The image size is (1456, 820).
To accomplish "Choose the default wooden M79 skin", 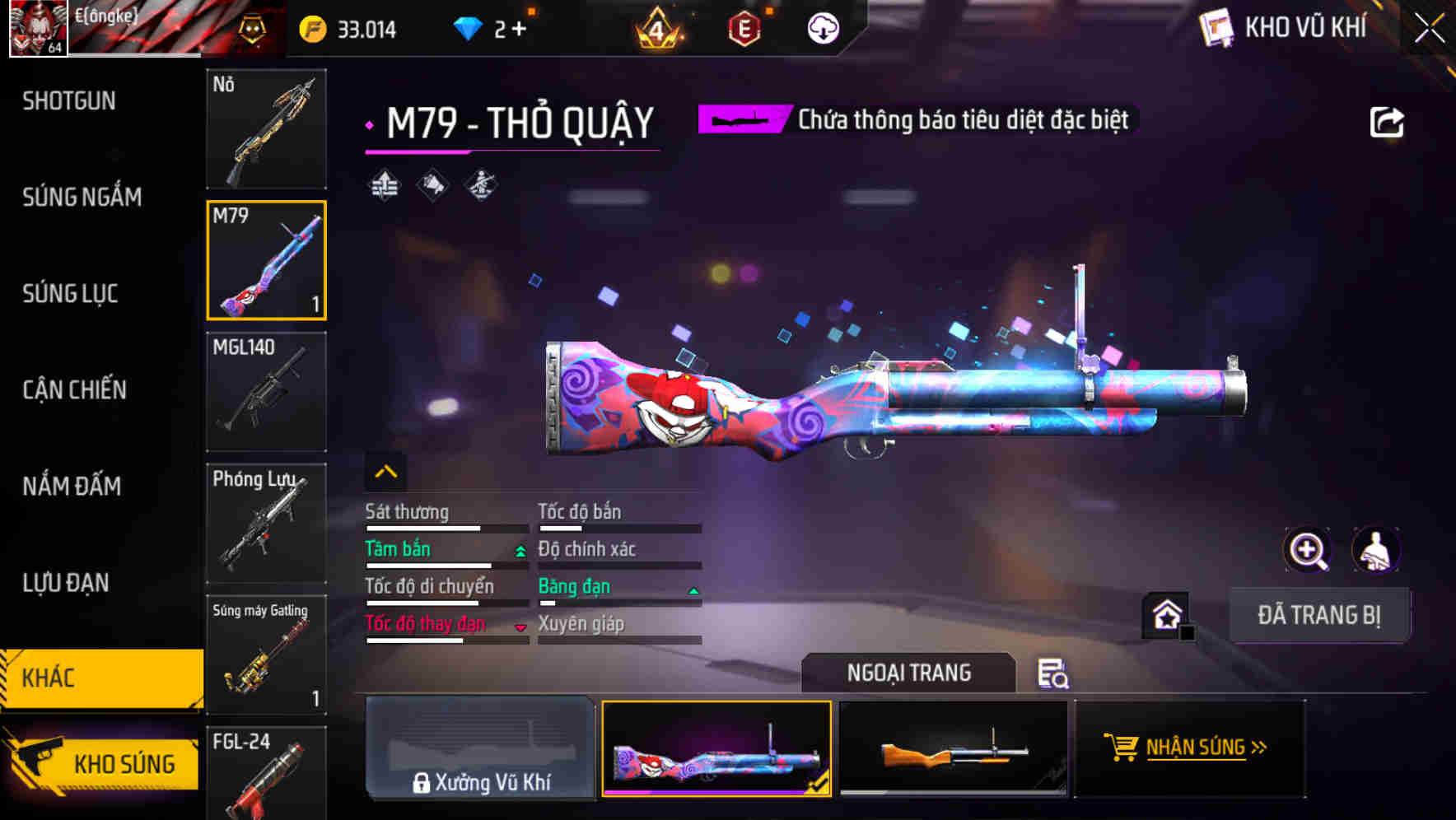I will click(953, 749).
